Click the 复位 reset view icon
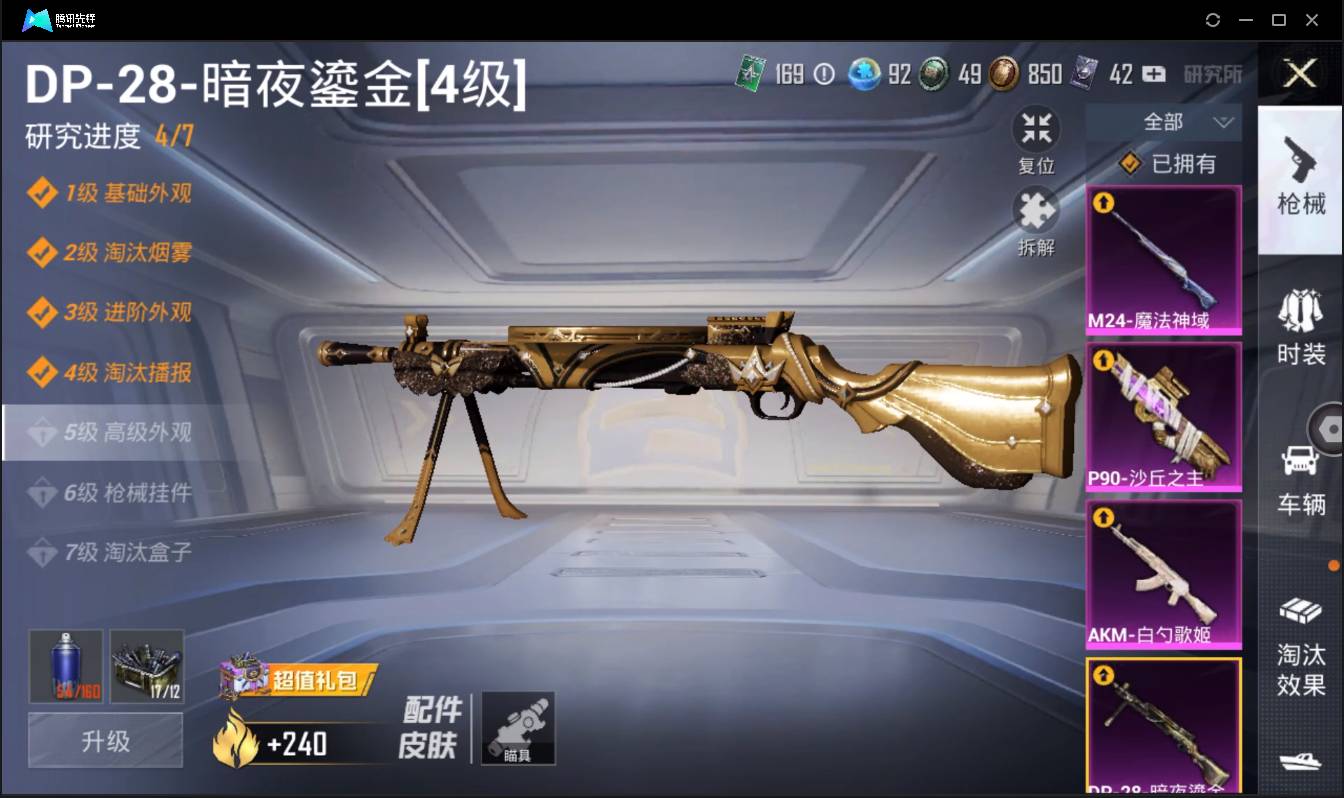Viewport: 1344px width, 798px height. coord(1036,128)
